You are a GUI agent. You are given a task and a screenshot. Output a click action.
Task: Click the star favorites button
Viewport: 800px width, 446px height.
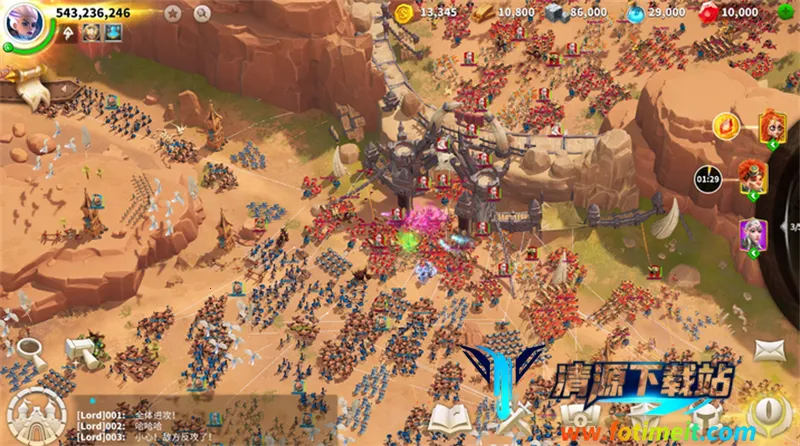pos(173,13)
